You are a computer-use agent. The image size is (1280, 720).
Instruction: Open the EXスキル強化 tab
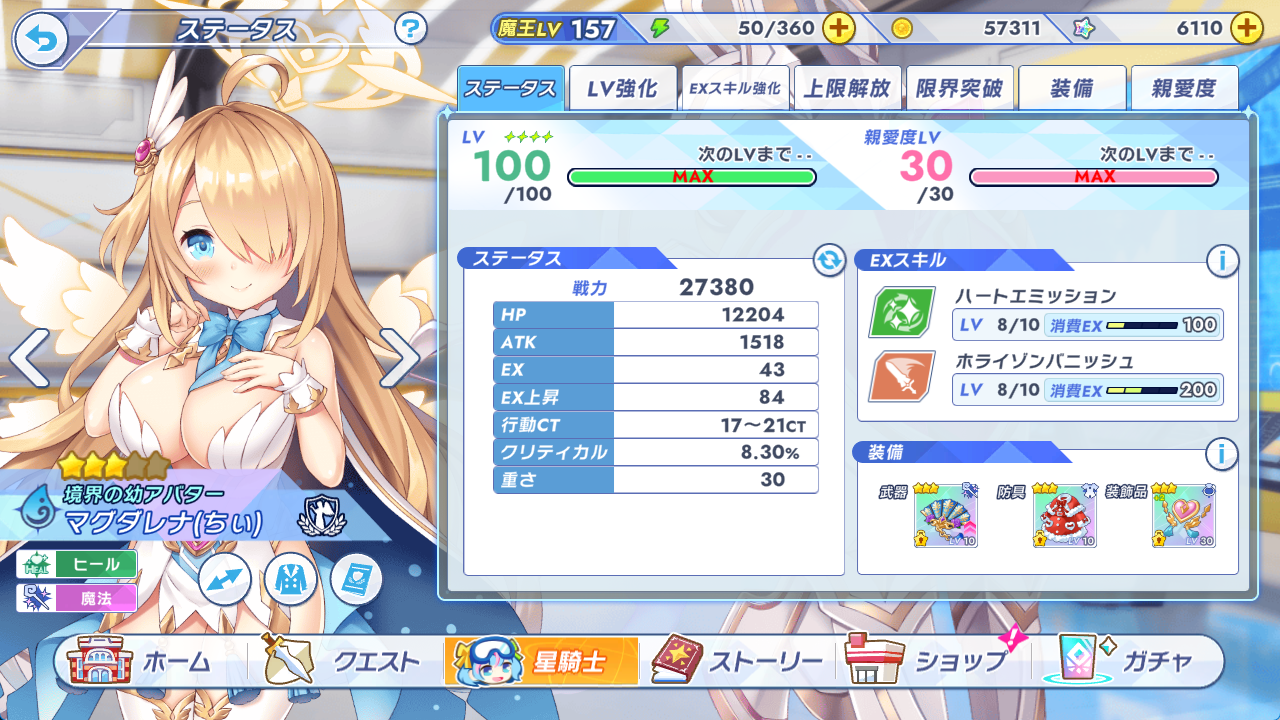coord(734,88)
